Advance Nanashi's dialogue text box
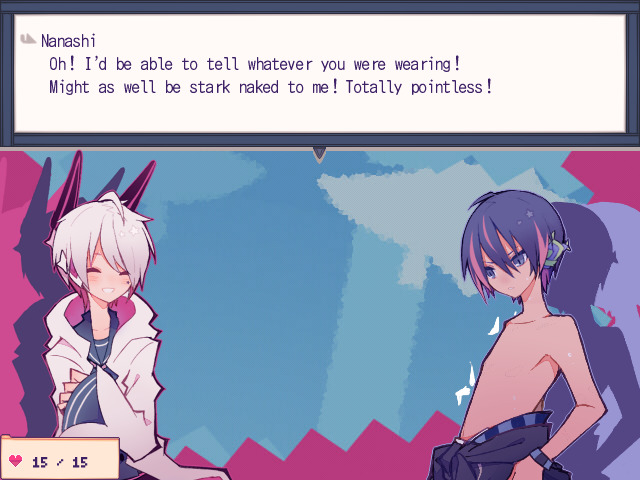 click(320, 75)
